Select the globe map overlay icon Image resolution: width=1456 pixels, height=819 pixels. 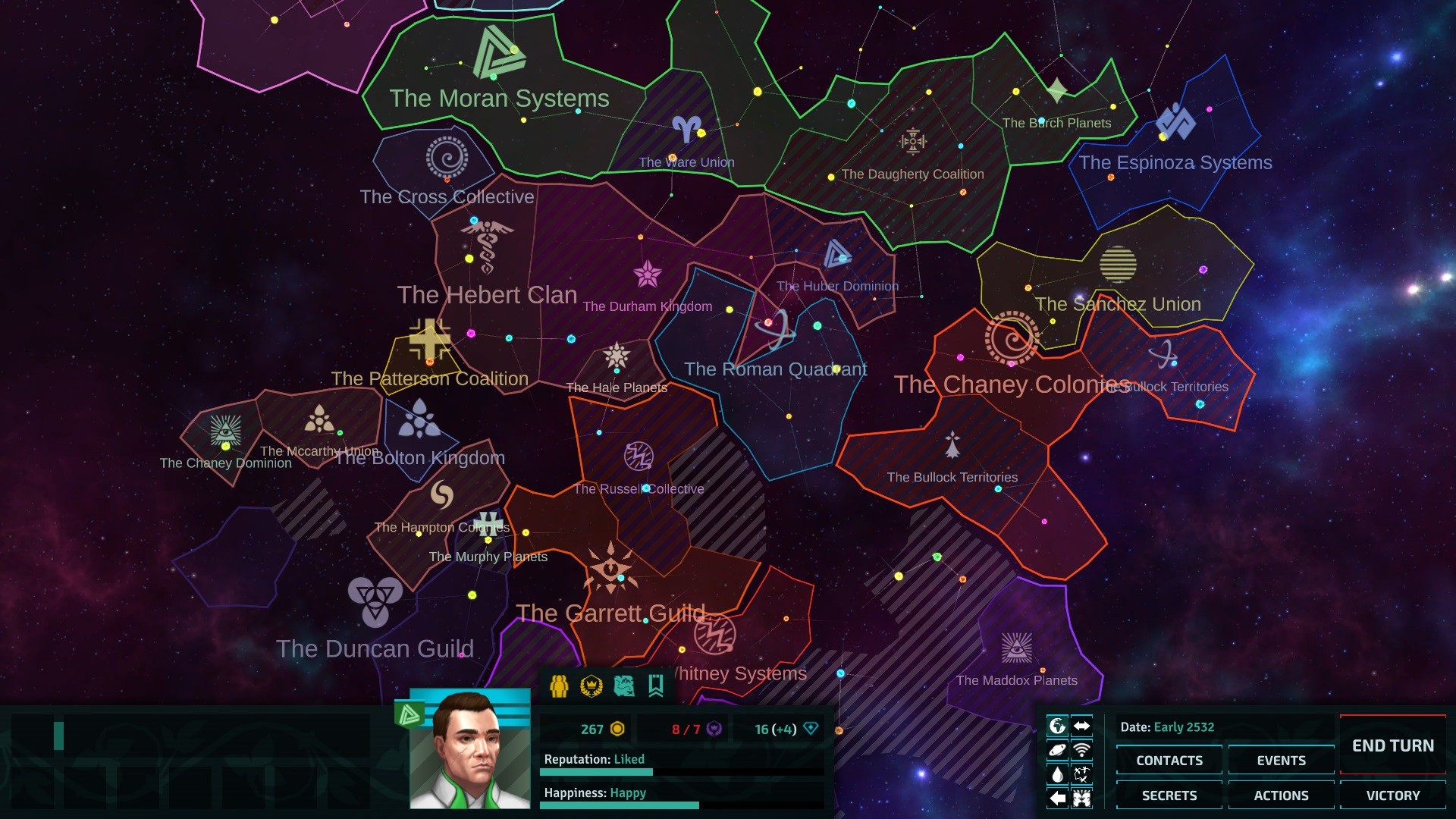pyautogui.click(x=1057, y=726)
